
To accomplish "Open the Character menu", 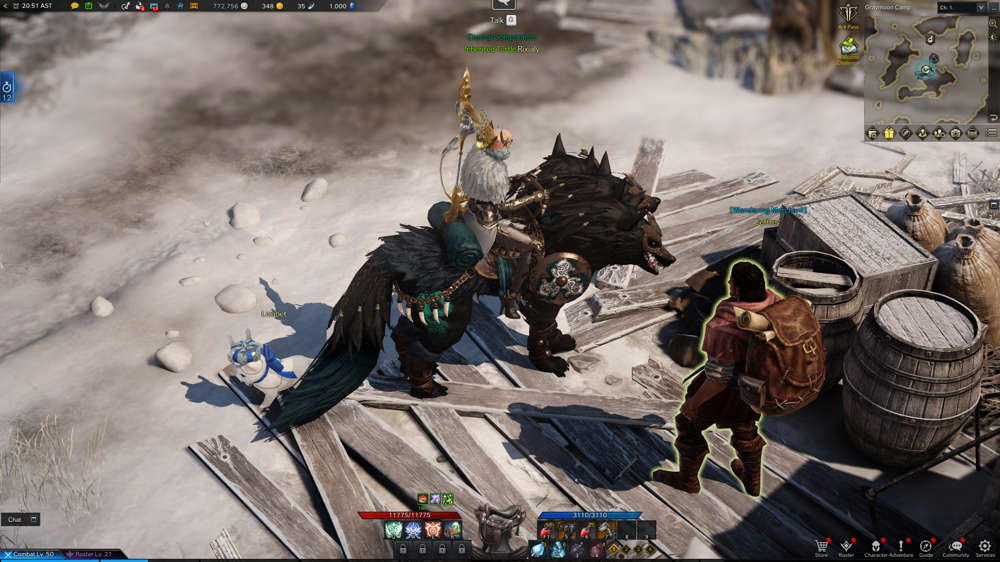I will (876, 546).
